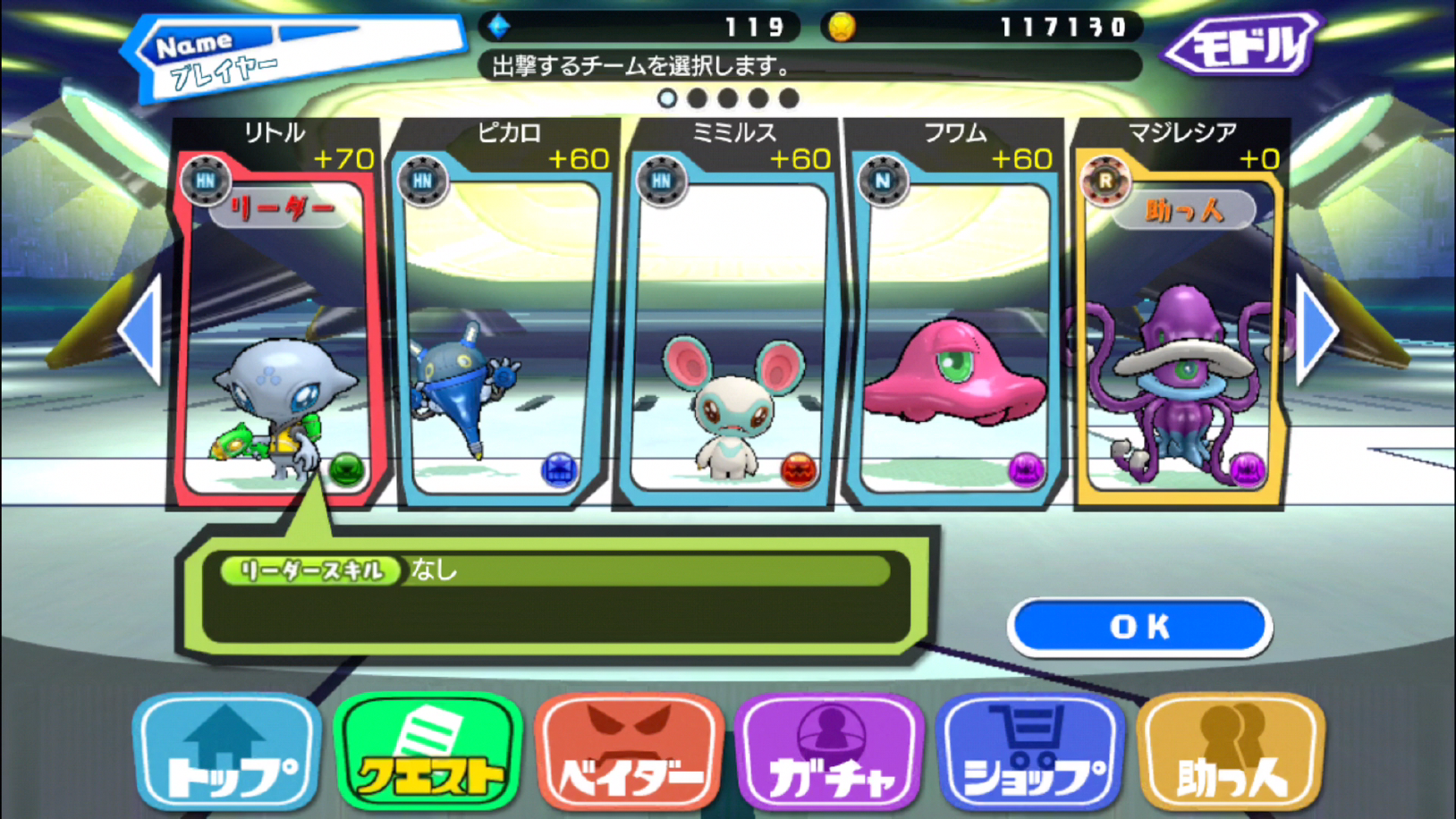The image size is (1456, 819).
Task: Show next team with right arrow
Action: coord(1316,329)
